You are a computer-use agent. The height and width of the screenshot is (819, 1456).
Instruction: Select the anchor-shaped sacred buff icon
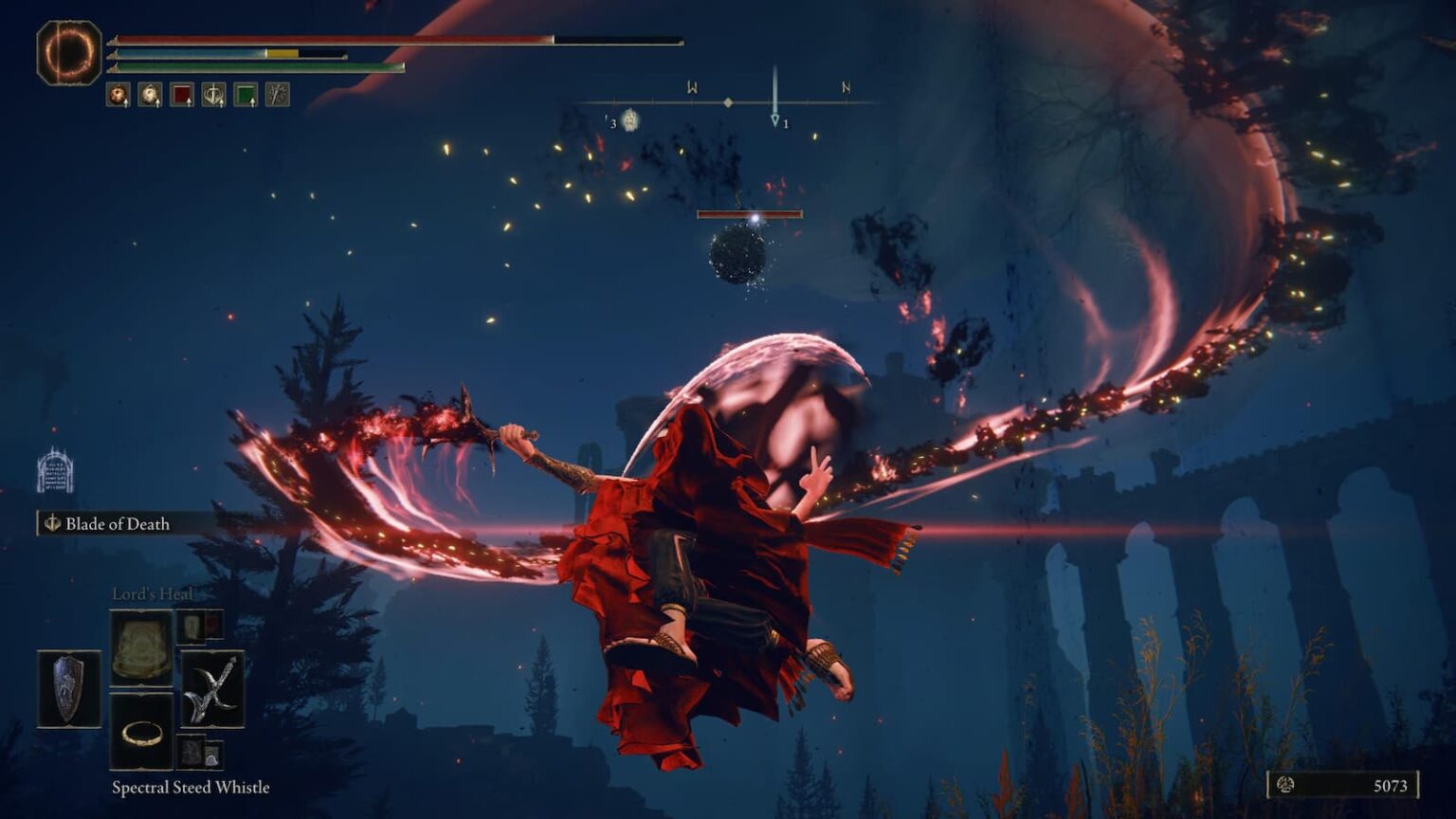click(x=213, y=95)
